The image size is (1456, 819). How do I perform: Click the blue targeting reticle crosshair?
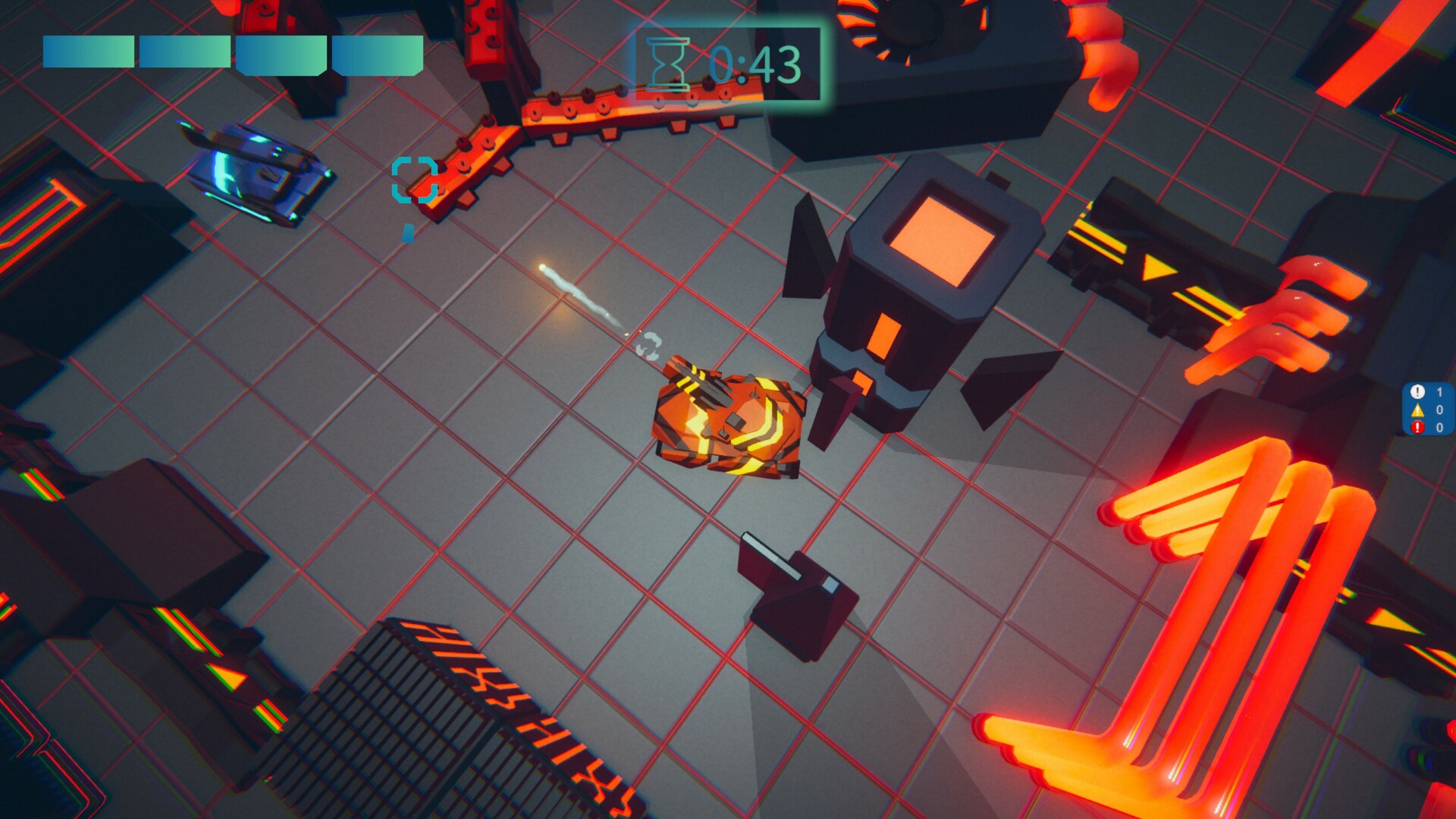coord(416,180)
